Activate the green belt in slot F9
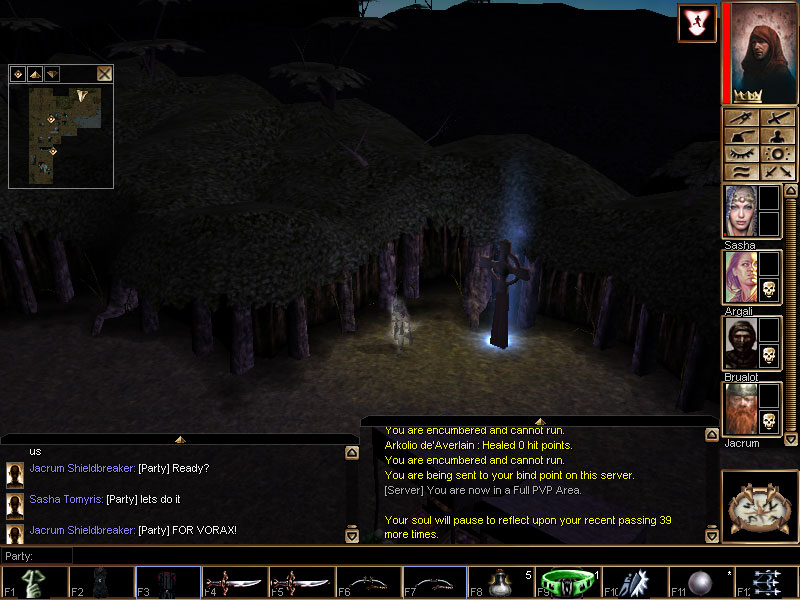The image size is (800, 600). pyautogui.click(x=569, y=583)
